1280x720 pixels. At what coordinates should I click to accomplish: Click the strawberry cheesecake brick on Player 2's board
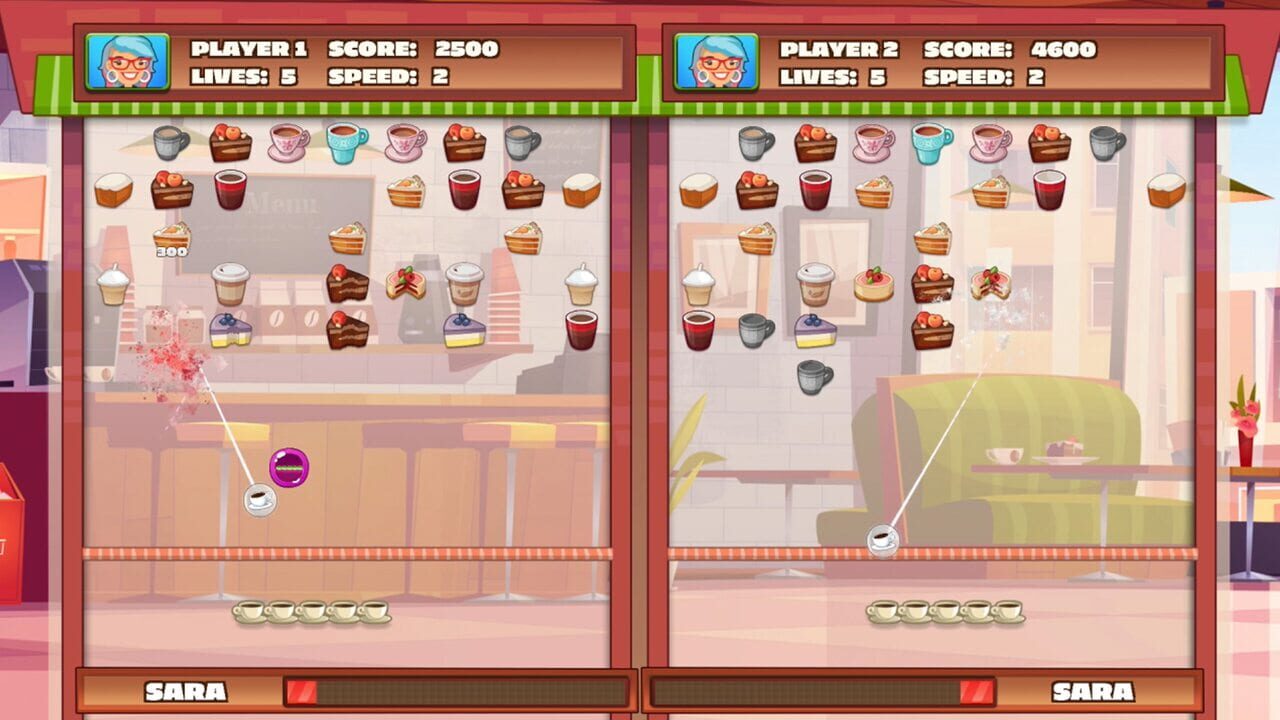[873, 286]
